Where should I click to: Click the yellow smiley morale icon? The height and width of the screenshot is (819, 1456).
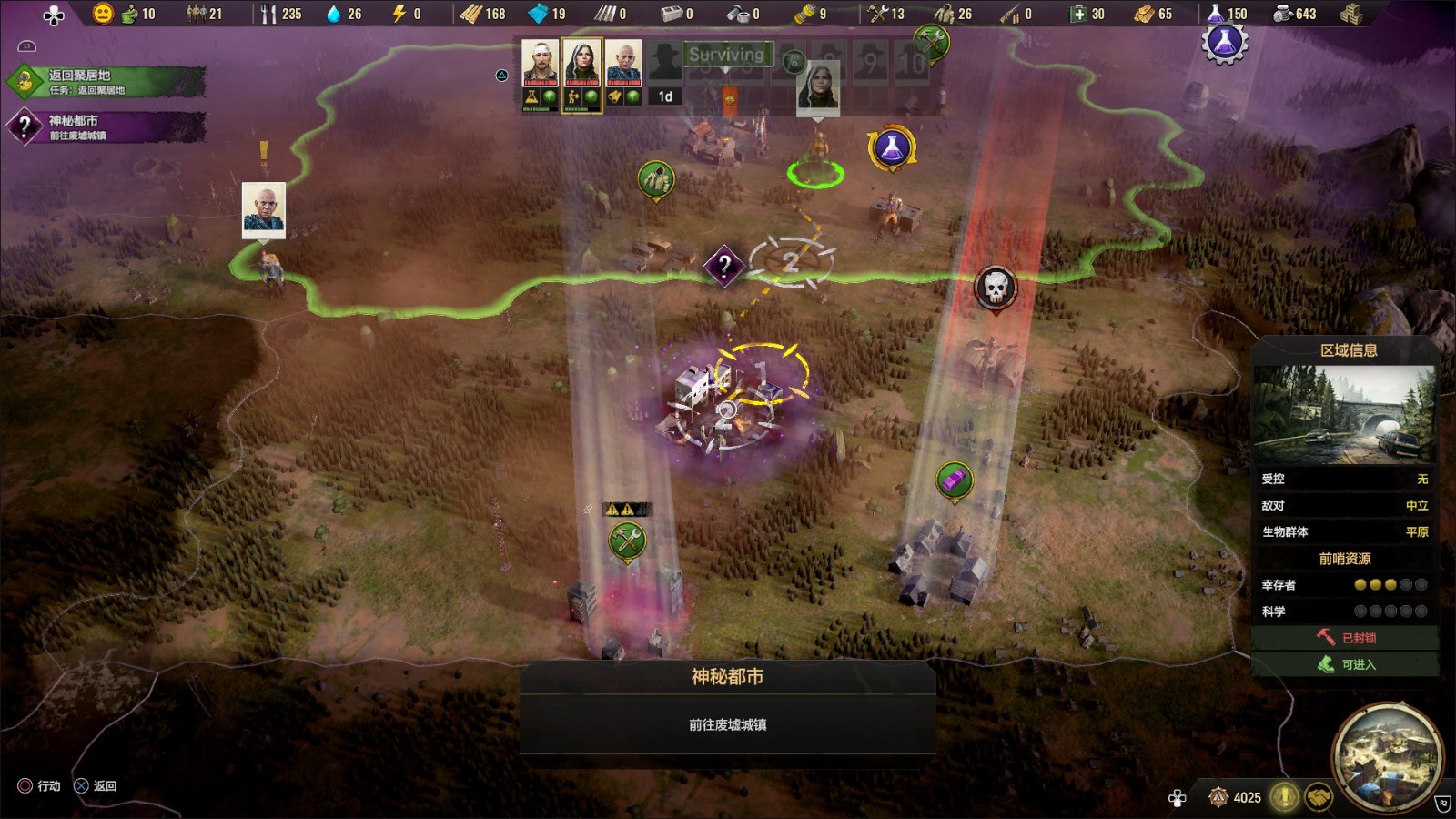coord(103,14)
